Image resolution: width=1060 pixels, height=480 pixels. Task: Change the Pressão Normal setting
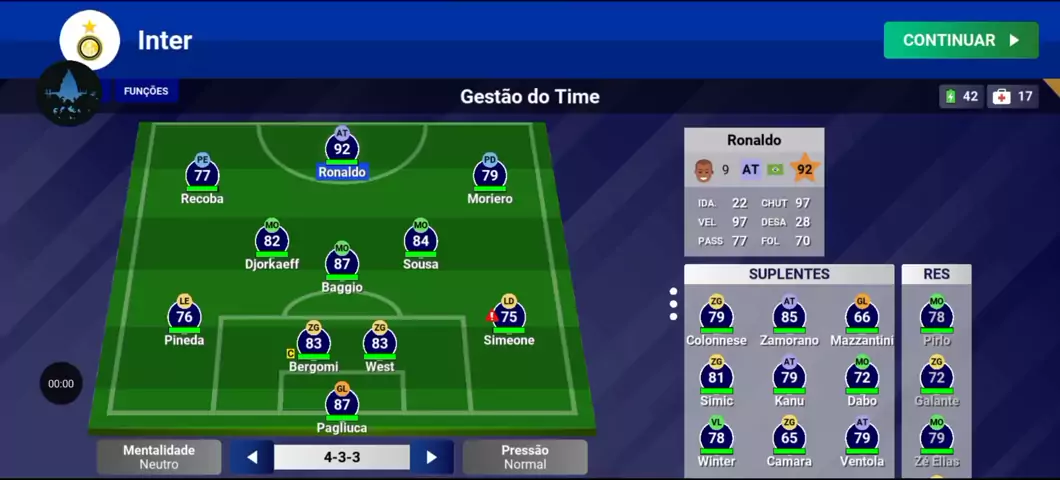[x=525, y=457]
